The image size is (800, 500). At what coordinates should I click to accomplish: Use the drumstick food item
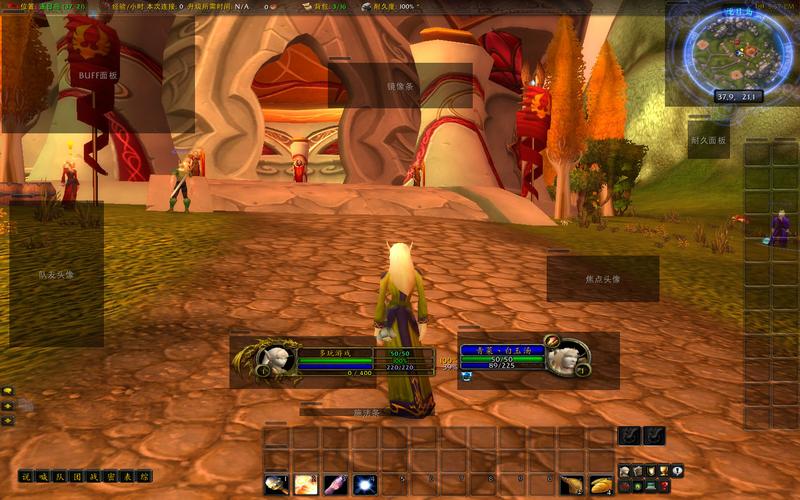[x=571, y=484]
